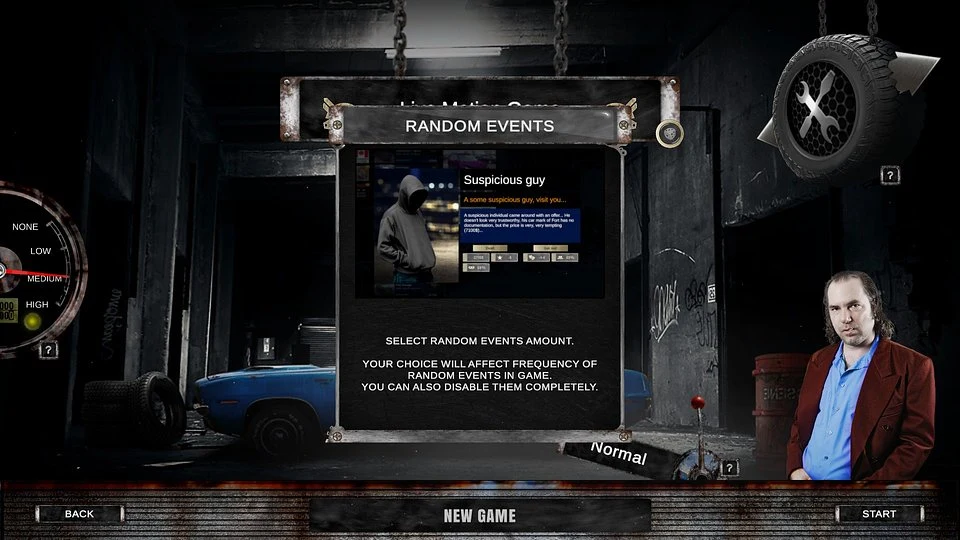Open the help icon below the events gauge
The height and width of the screenshot is (540, 960).
click(x=48, y=350)
